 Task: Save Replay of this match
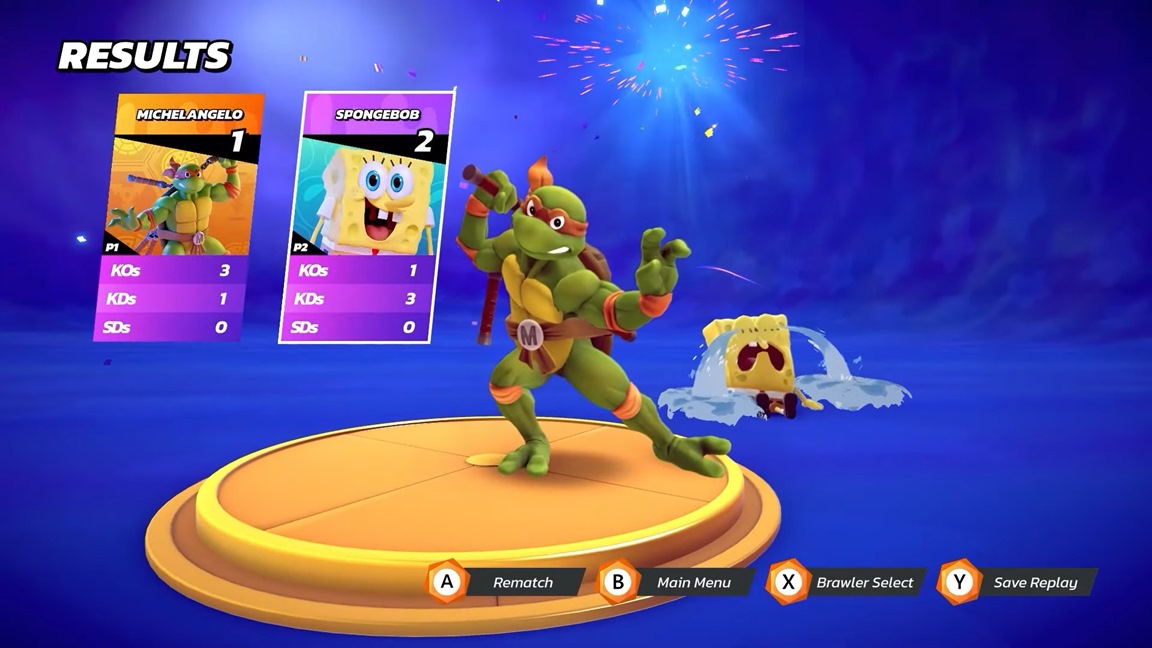click(x=1019, y=582)
